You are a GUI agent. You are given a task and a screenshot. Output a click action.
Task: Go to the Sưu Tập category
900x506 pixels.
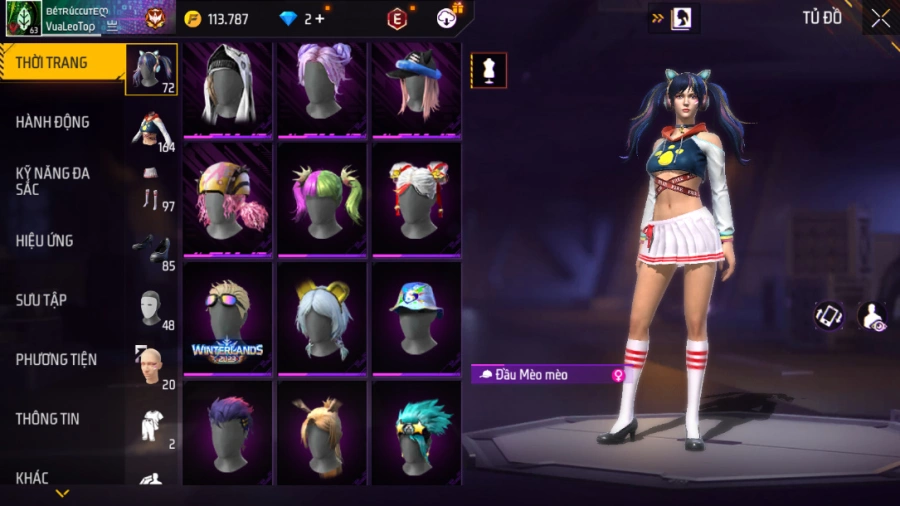point(40,300)
